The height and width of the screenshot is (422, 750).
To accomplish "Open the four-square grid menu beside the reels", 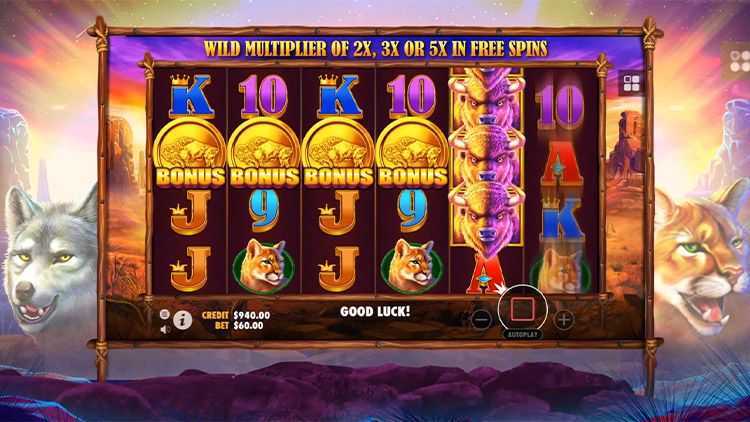I will (x=631, y=83).
